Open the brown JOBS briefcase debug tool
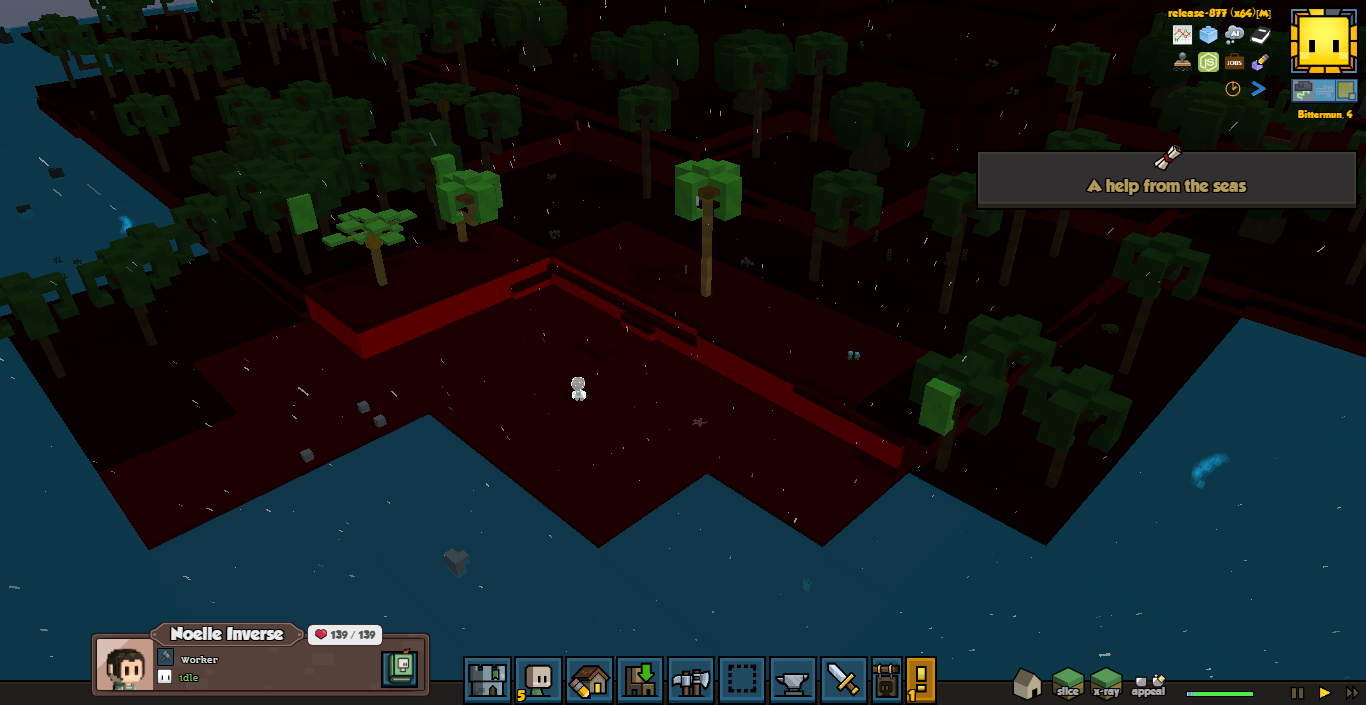Image resolution: width=1366 pixels, height=705 pixels. tap(1234, 62)
